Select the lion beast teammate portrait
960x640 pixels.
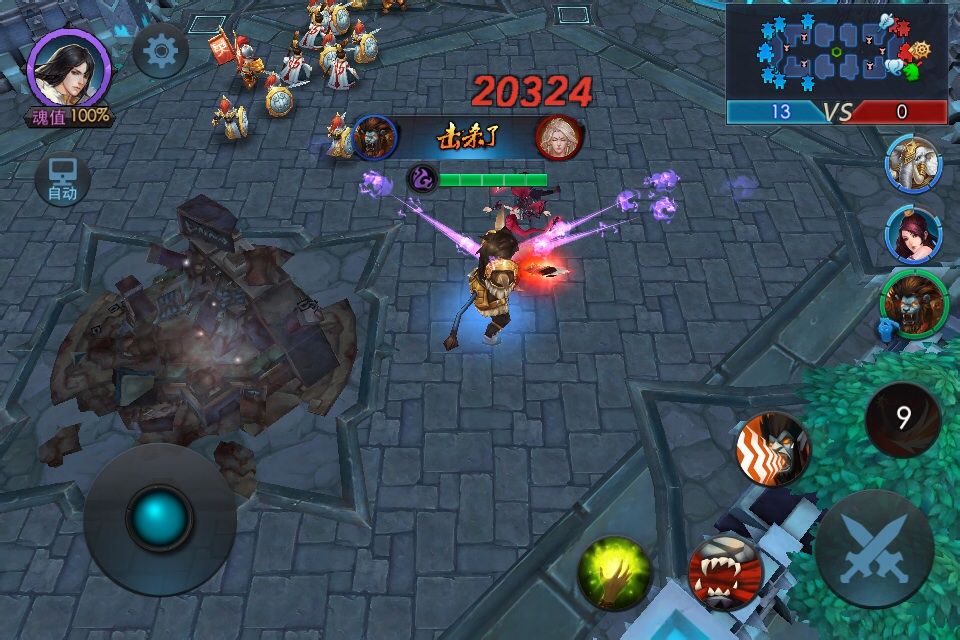(911, 301)
